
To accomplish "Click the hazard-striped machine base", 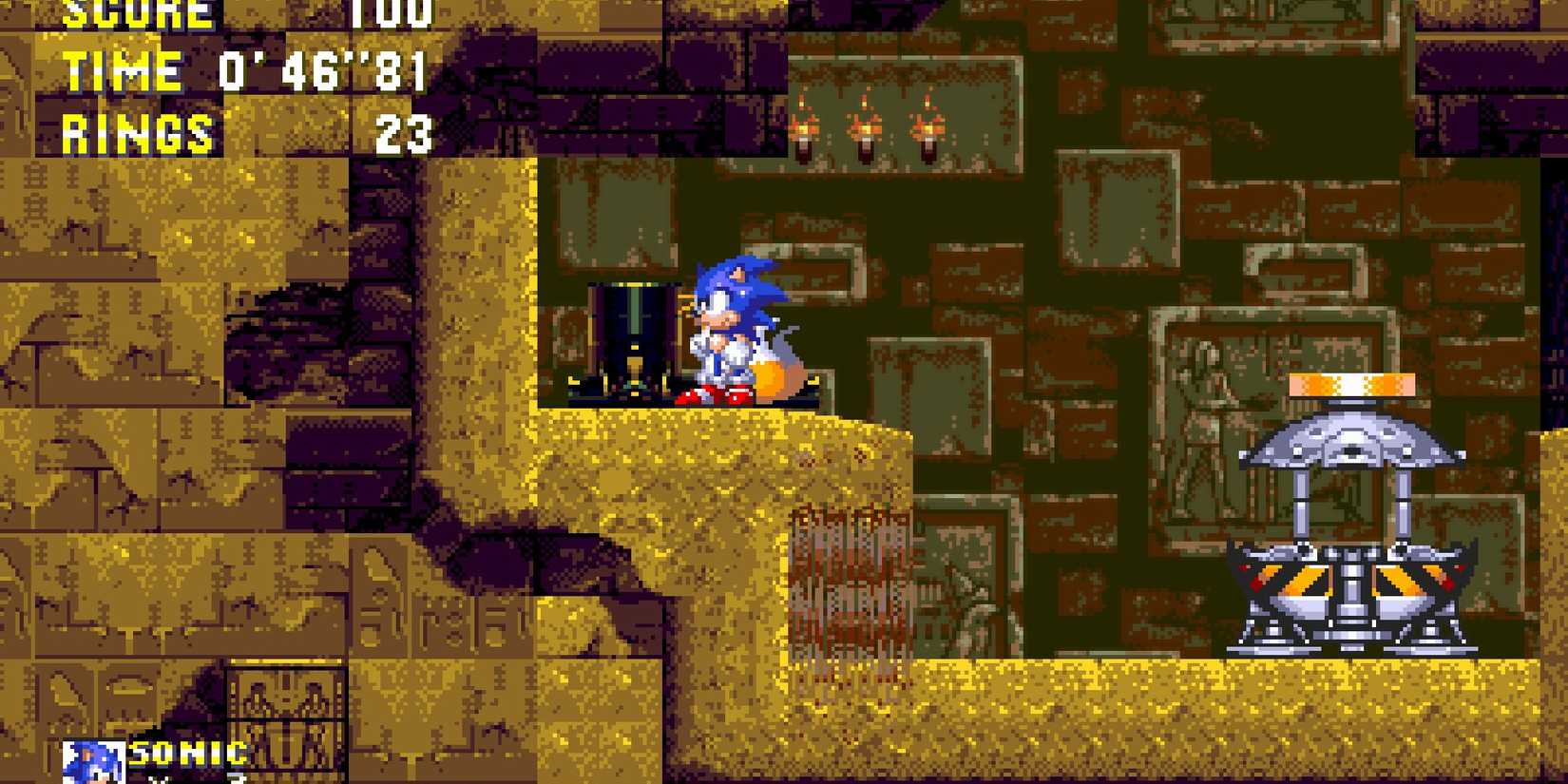I will pos(1349,580).
